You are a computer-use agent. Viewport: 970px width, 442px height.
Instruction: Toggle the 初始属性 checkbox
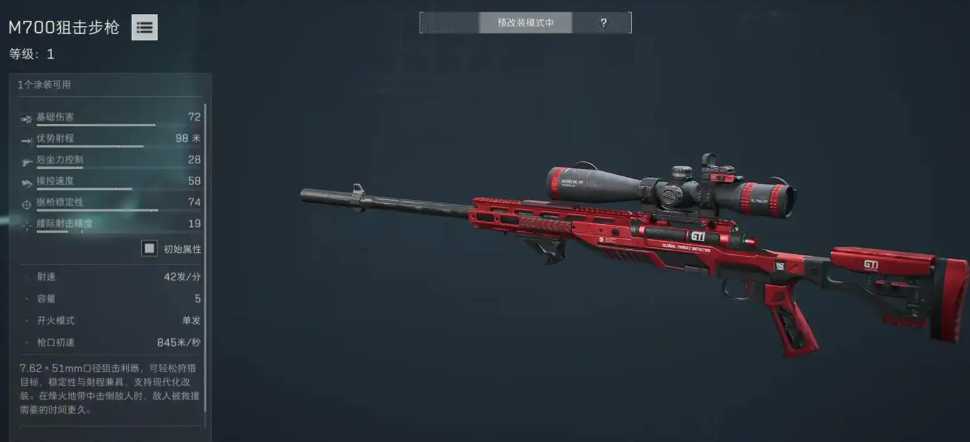(x=149, y=248)
